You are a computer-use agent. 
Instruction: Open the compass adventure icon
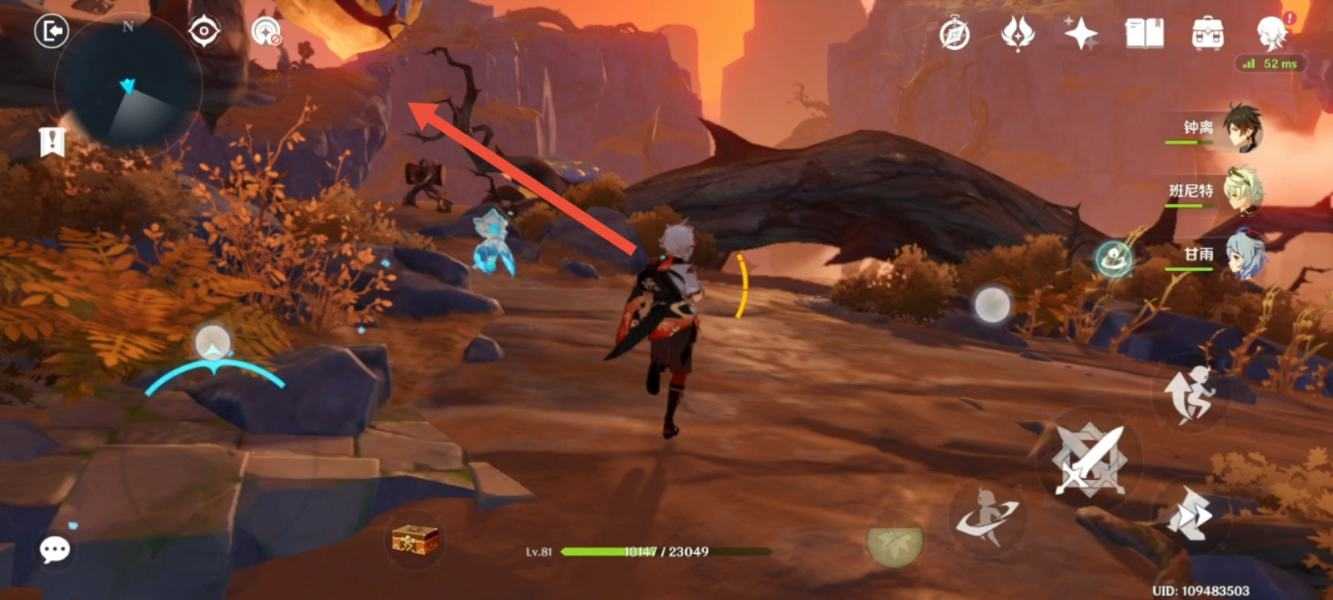(x=955, y=34)
